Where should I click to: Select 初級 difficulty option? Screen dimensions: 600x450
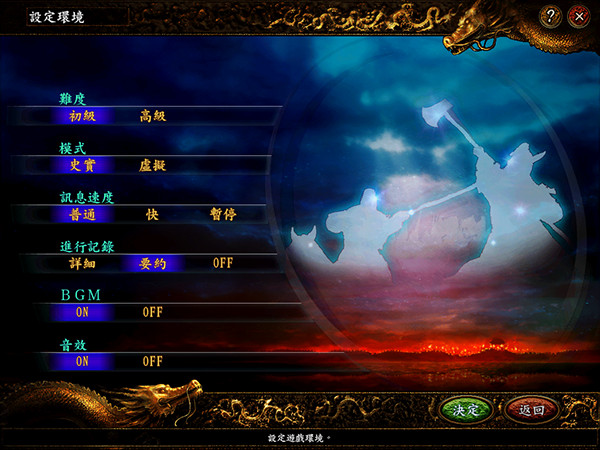tap(82, 115)
